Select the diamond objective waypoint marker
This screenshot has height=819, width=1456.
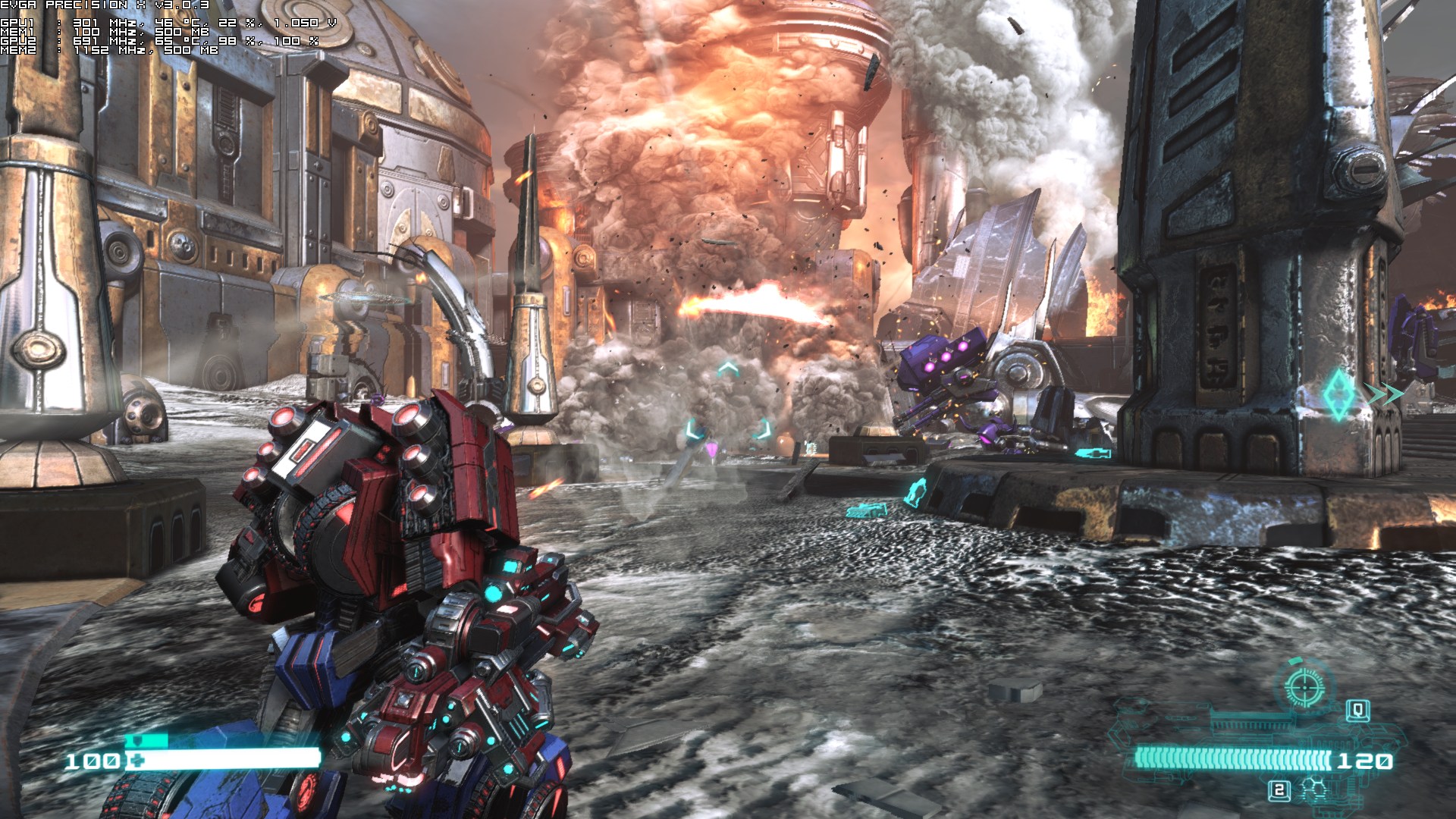pyautogui.click(x=1338, y=394)
